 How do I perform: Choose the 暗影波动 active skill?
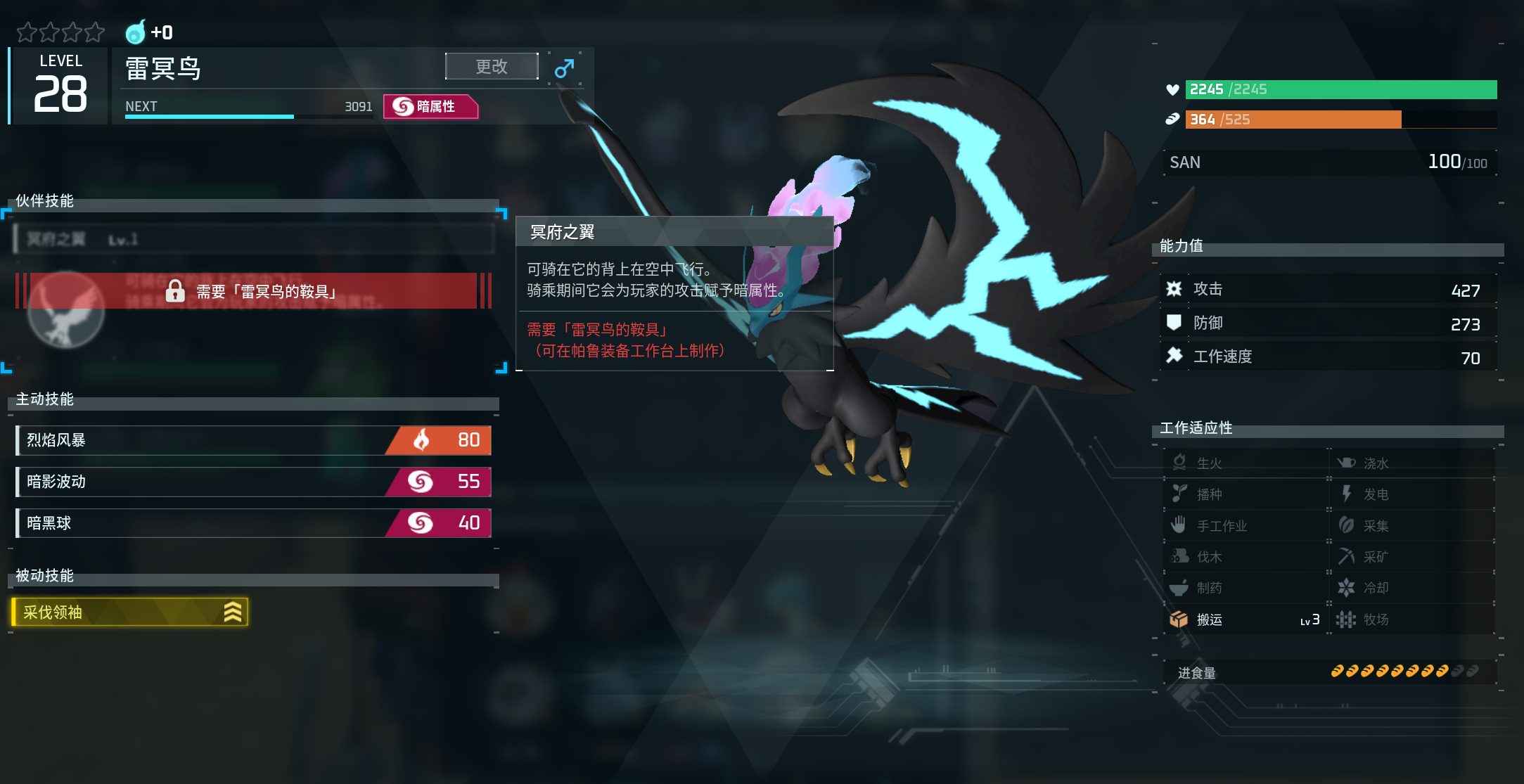tap(253, 482)
